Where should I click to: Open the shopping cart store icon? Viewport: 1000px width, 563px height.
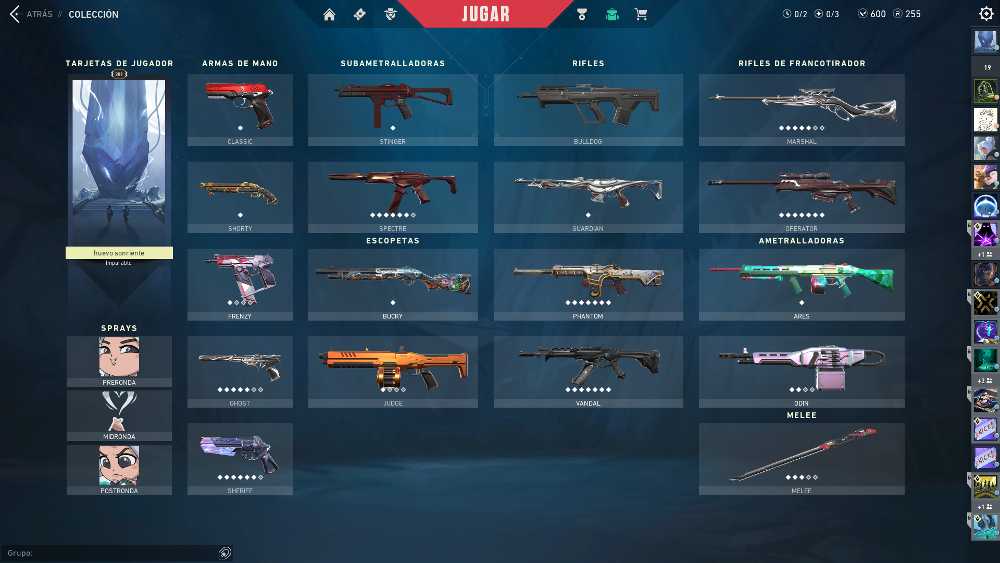(x=641, y=14)
